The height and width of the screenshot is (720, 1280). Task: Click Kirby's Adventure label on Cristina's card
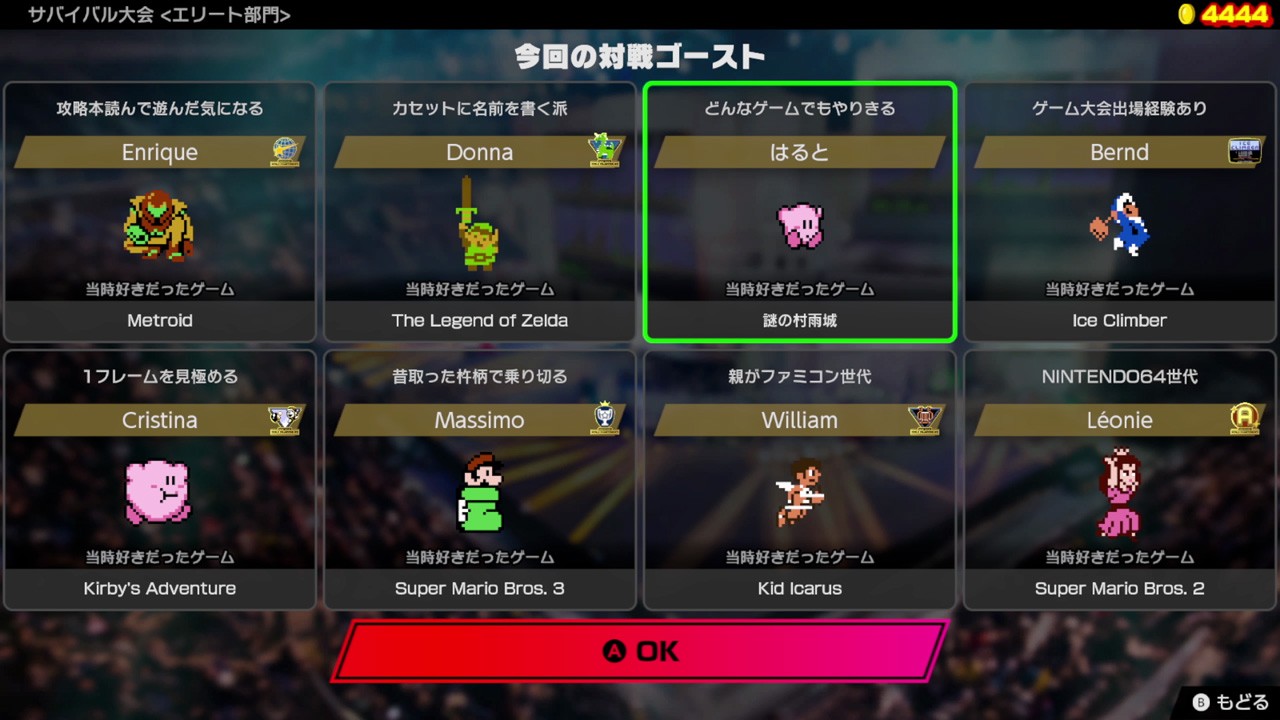pos(159,588)
